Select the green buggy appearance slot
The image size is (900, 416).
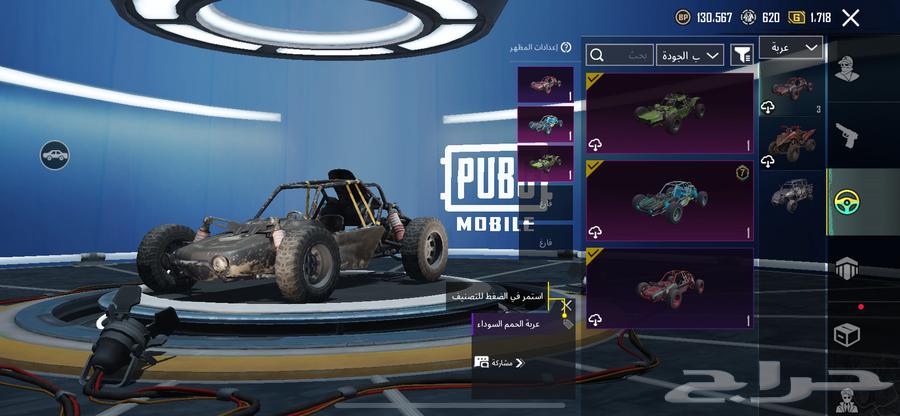coord(546,162)
